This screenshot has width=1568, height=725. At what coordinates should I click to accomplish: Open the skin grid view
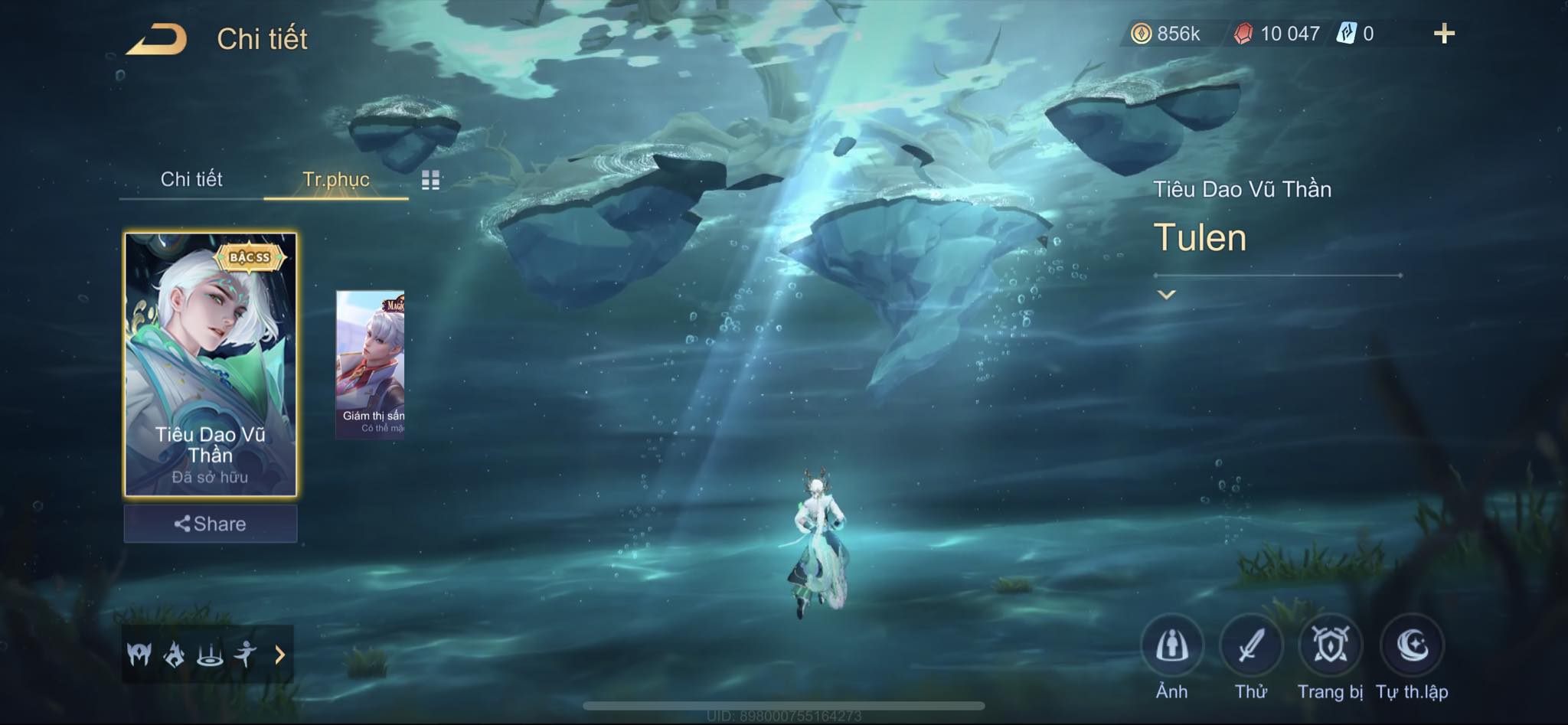(430, 180)
